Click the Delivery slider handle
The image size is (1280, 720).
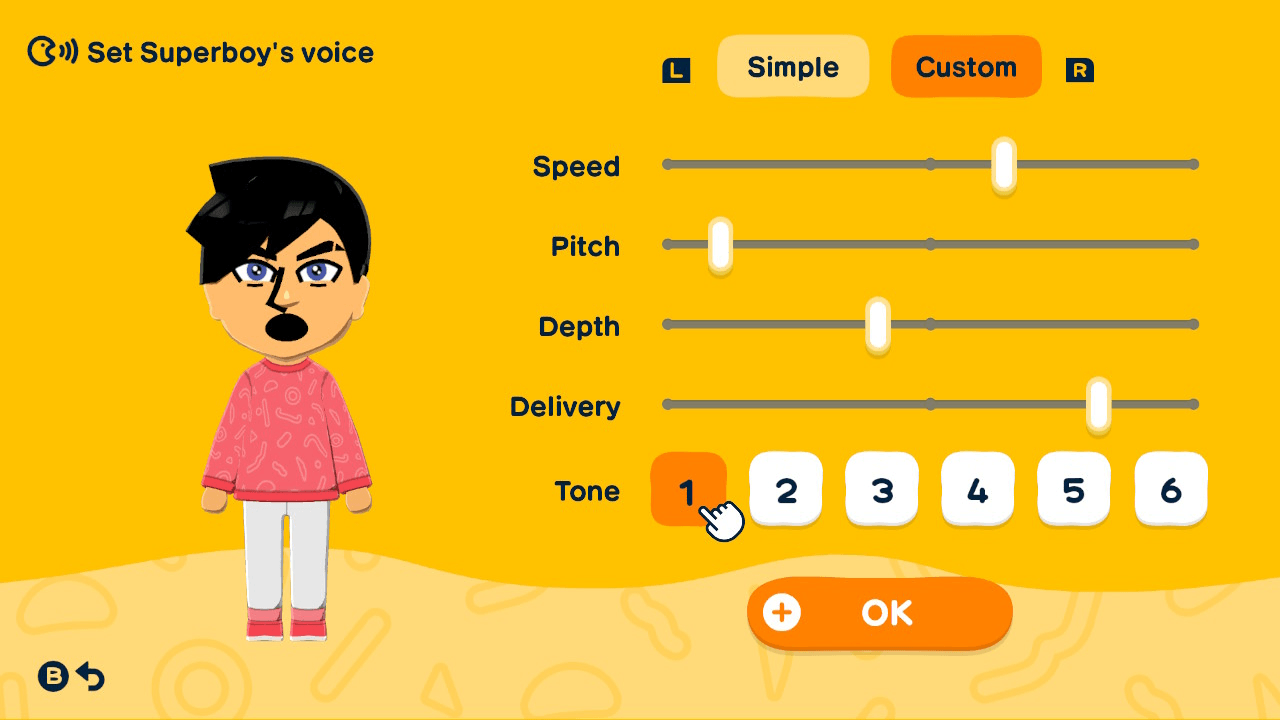coord(1097,404)
